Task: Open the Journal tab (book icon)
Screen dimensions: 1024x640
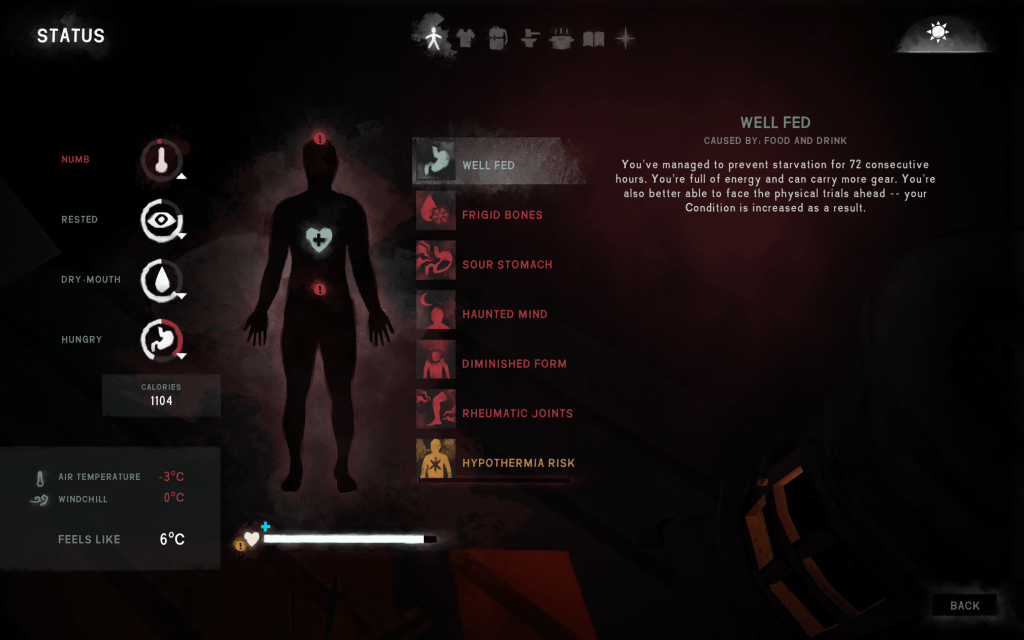Action: (594, 38)
